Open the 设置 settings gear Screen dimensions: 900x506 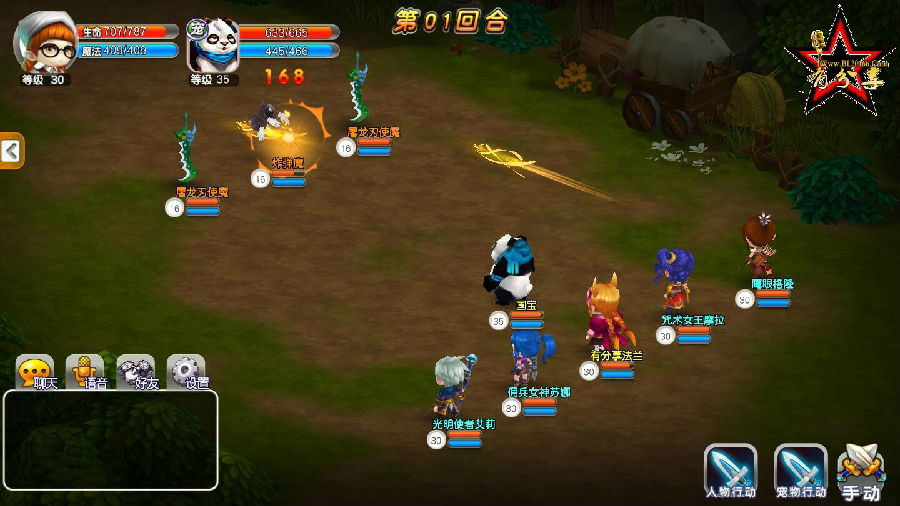(x=187, y=372)
